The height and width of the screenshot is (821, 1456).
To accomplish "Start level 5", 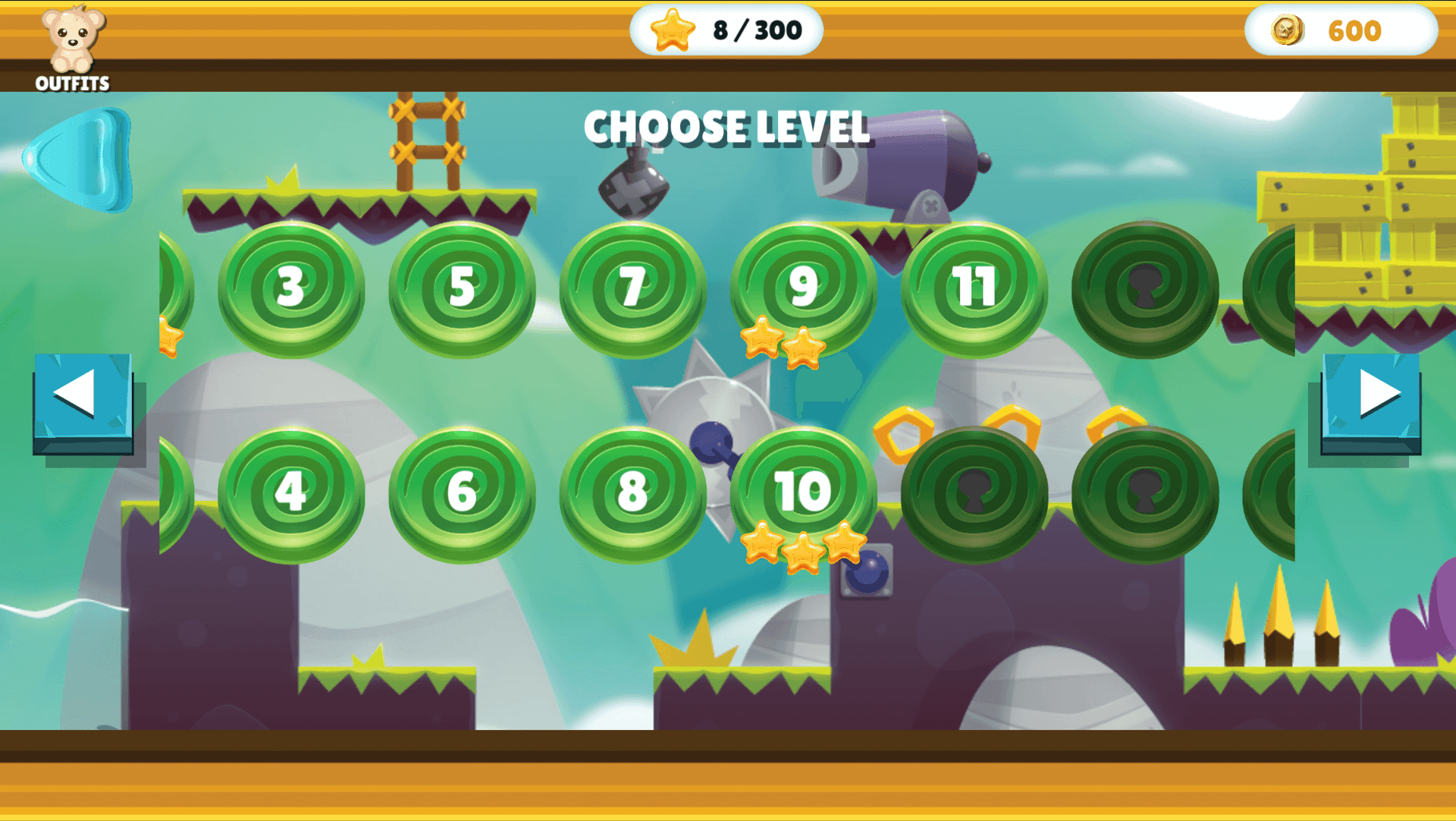I will coord(462,288).
